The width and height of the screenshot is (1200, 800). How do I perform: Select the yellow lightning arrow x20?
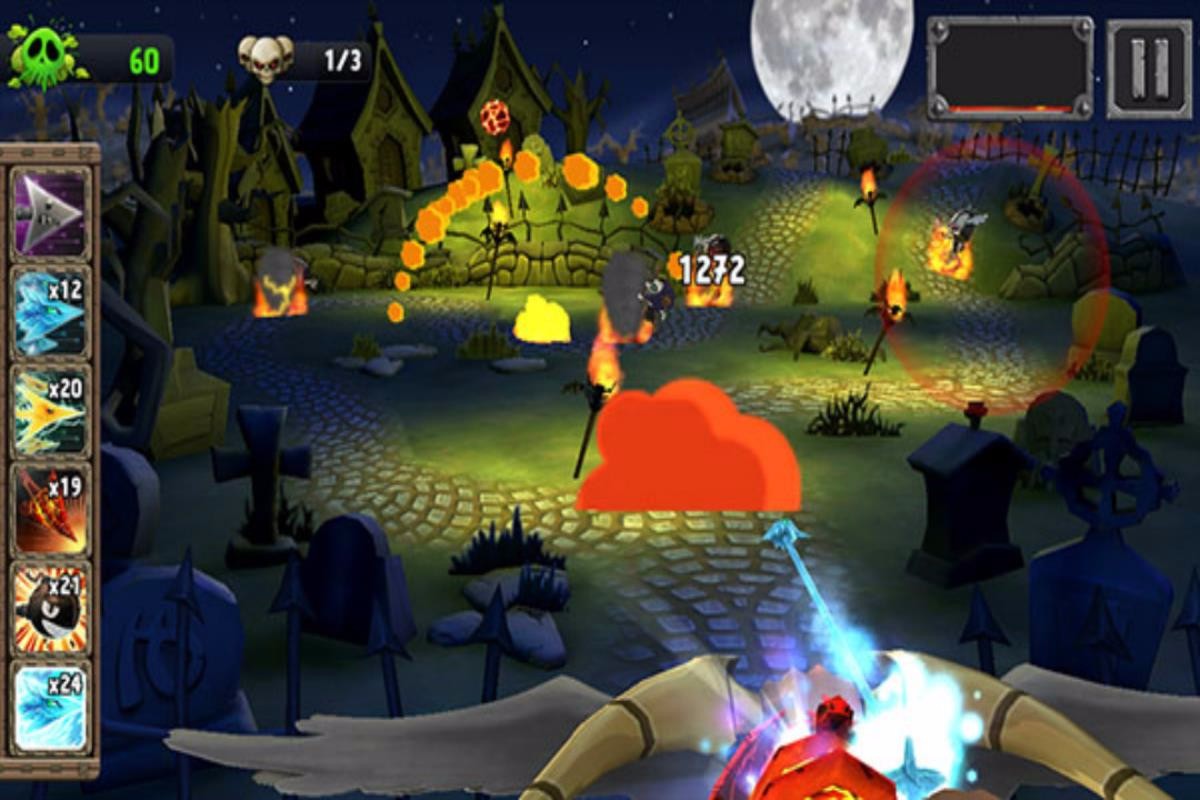click(51, 411)
